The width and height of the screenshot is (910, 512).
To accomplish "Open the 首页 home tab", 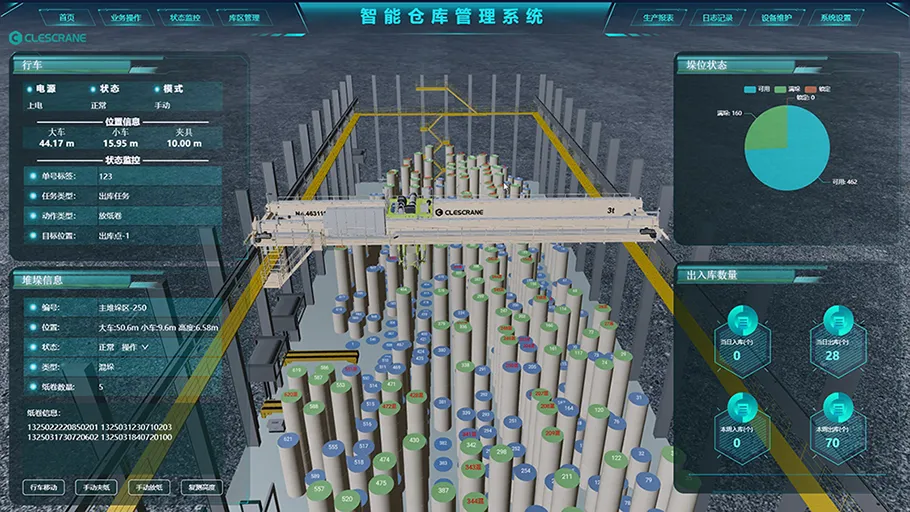I will pos(67,18).
